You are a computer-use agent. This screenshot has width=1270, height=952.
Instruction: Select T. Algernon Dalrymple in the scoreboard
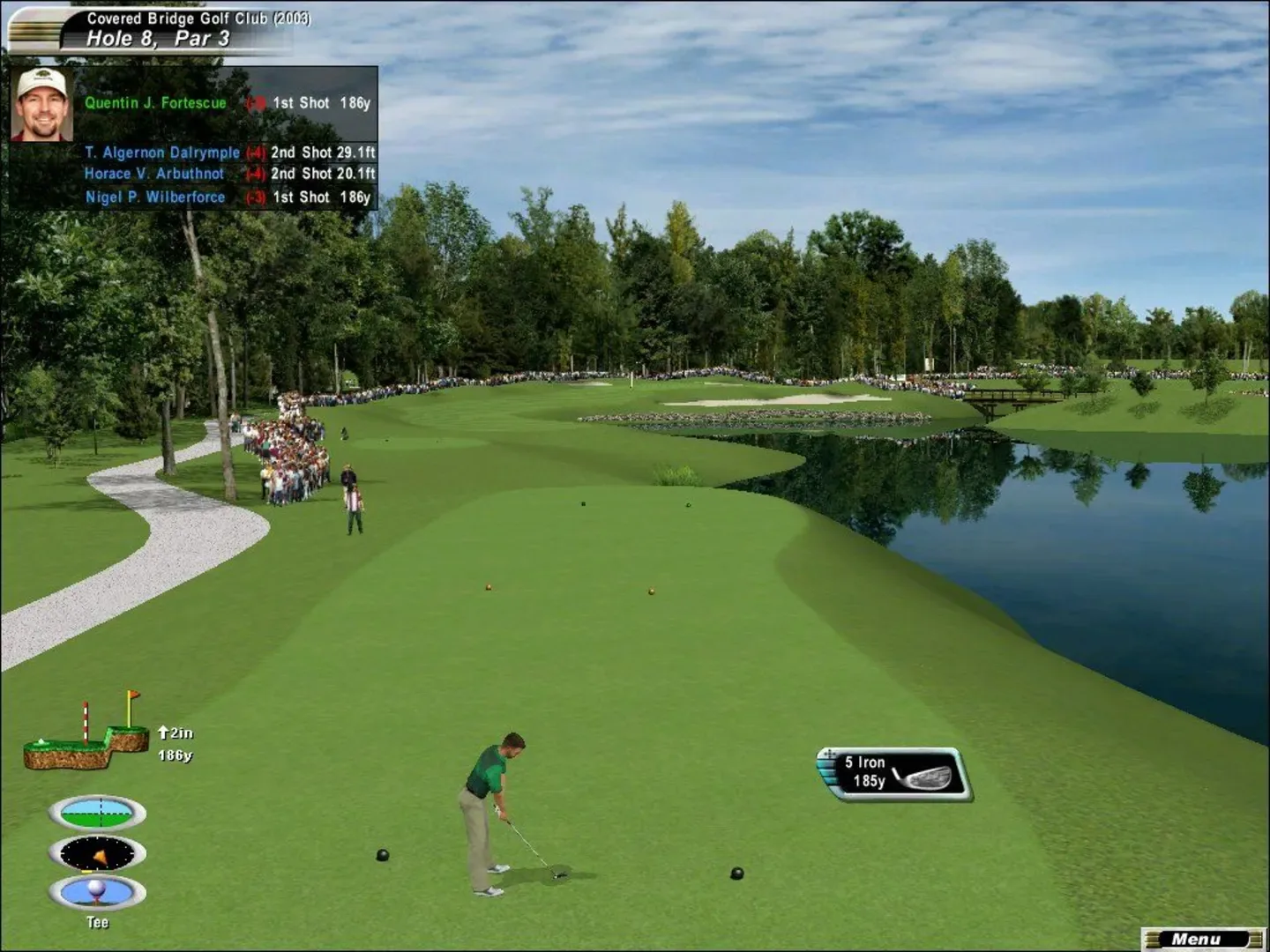(x=162, y=152)
